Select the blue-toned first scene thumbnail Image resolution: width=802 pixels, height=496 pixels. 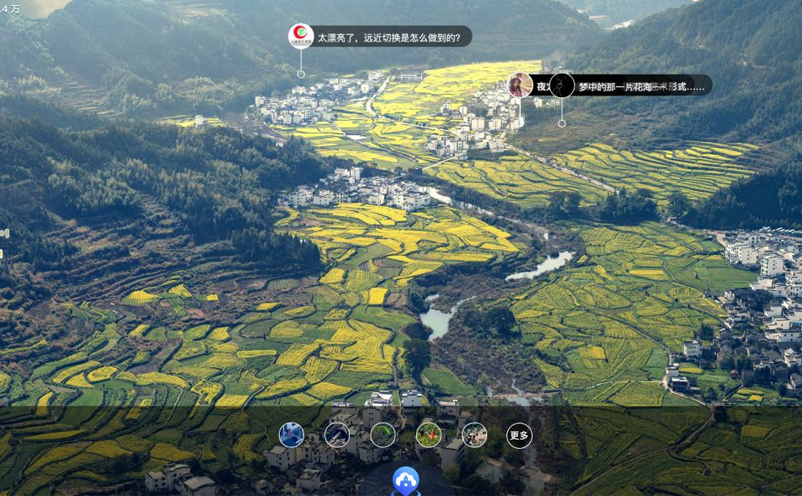coord(291,435)
